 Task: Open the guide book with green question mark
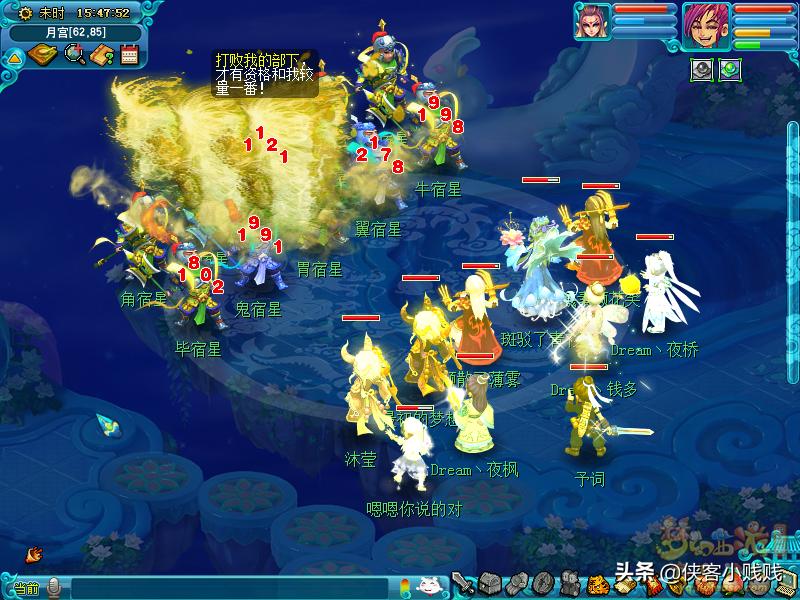[101, 55]
